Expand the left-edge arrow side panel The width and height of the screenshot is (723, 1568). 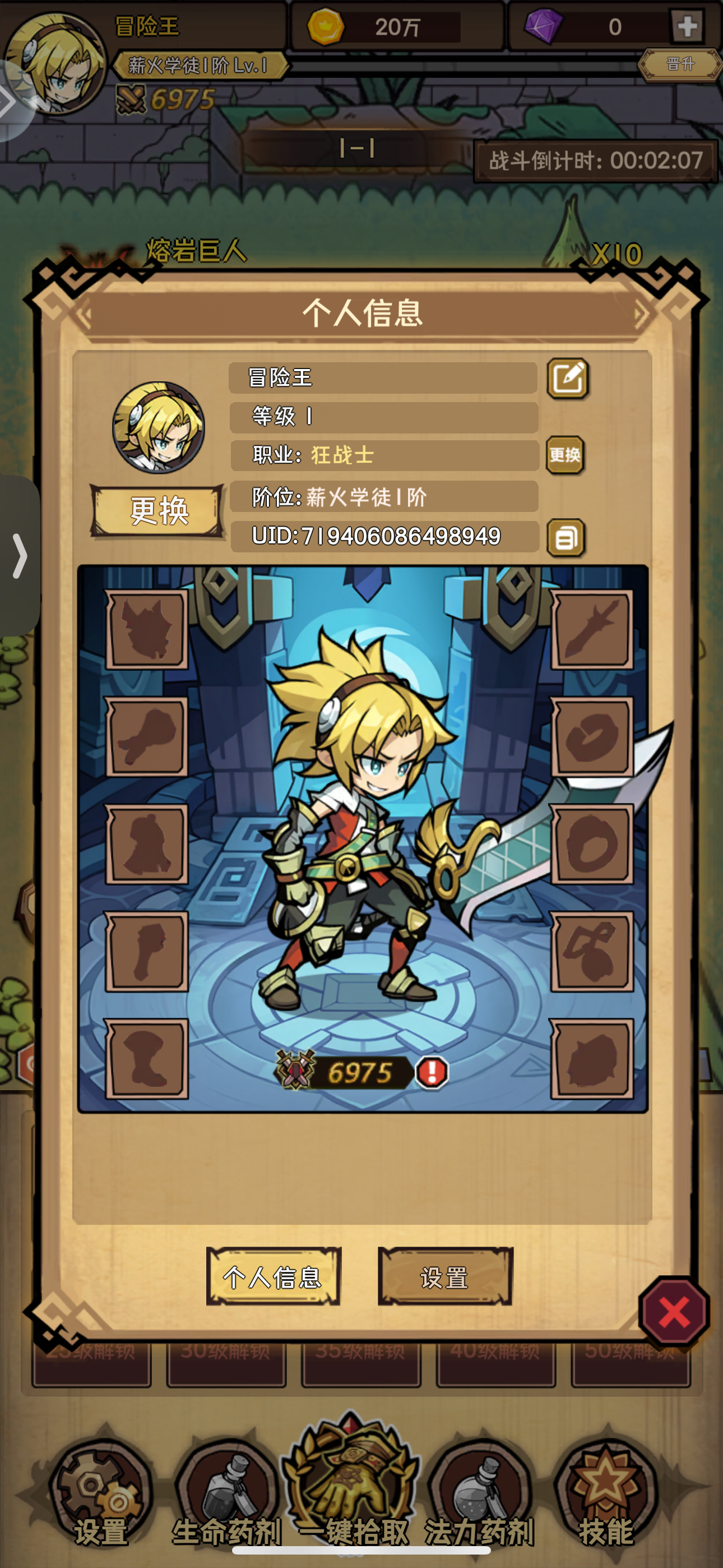pyautogui.click(x=20, y=555)
